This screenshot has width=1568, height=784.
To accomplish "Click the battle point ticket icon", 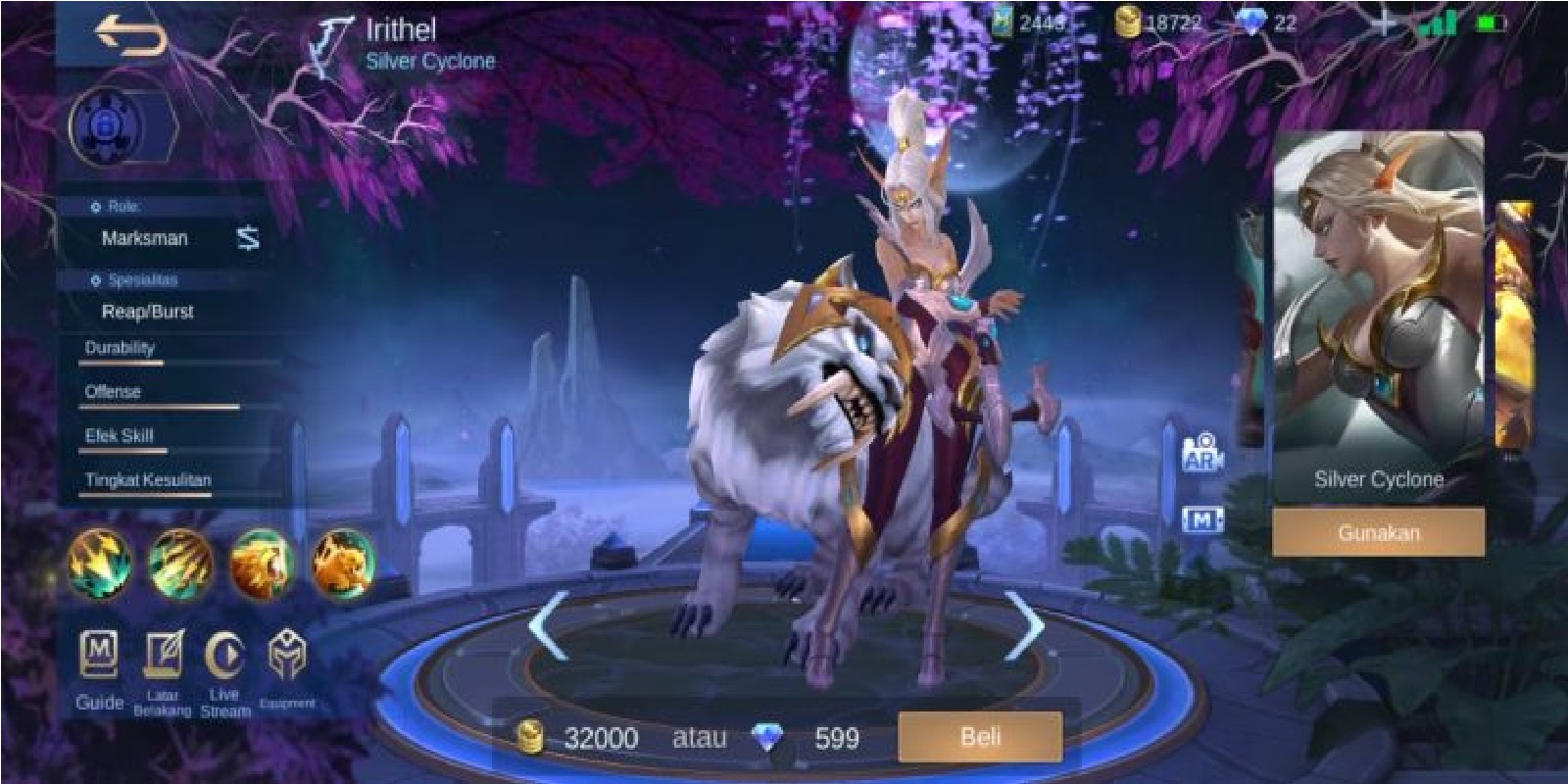I will coord(1006,20).
